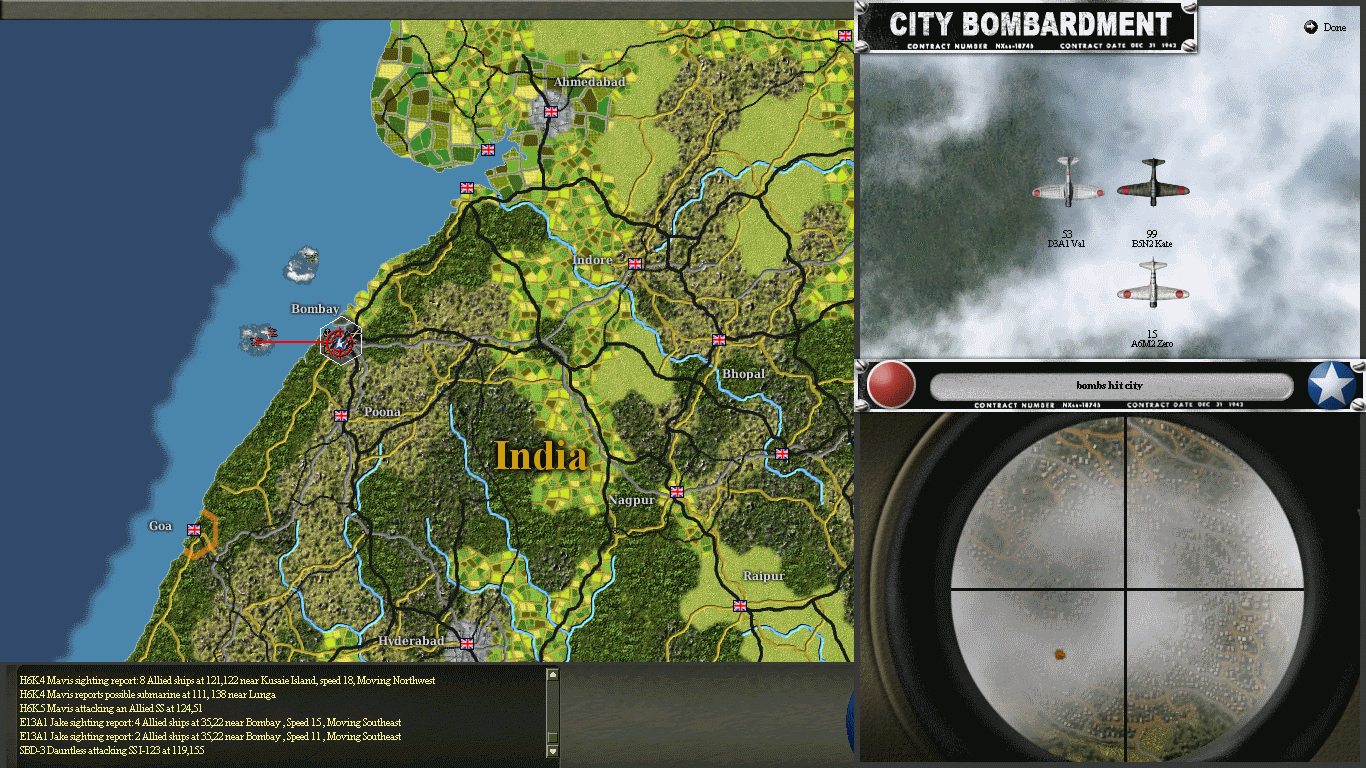Click the arrow icon beside Done
Image resolution: width=1366 pixels, height=768 pixels.
coord(1310,27)
